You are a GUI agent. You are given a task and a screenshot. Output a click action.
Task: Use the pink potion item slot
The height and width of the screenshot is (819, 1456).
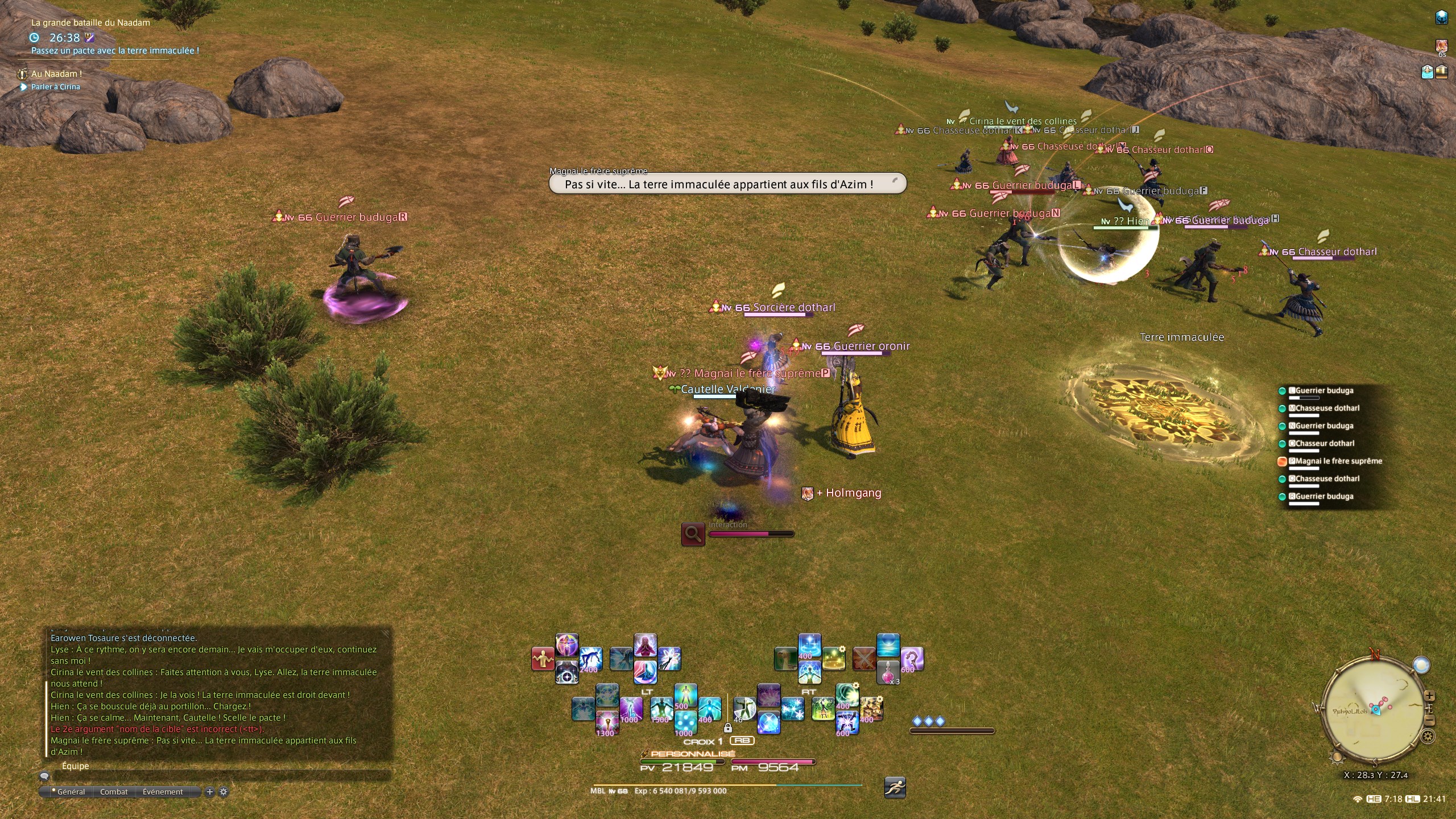888,672
